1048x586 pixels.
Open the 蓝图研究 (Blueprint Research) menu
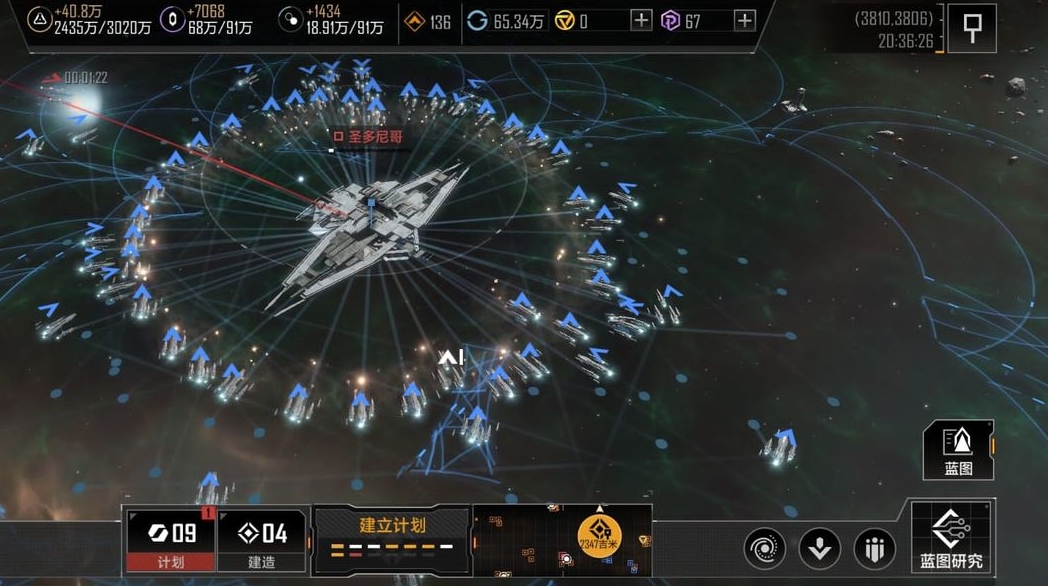(x=951, y=539)
